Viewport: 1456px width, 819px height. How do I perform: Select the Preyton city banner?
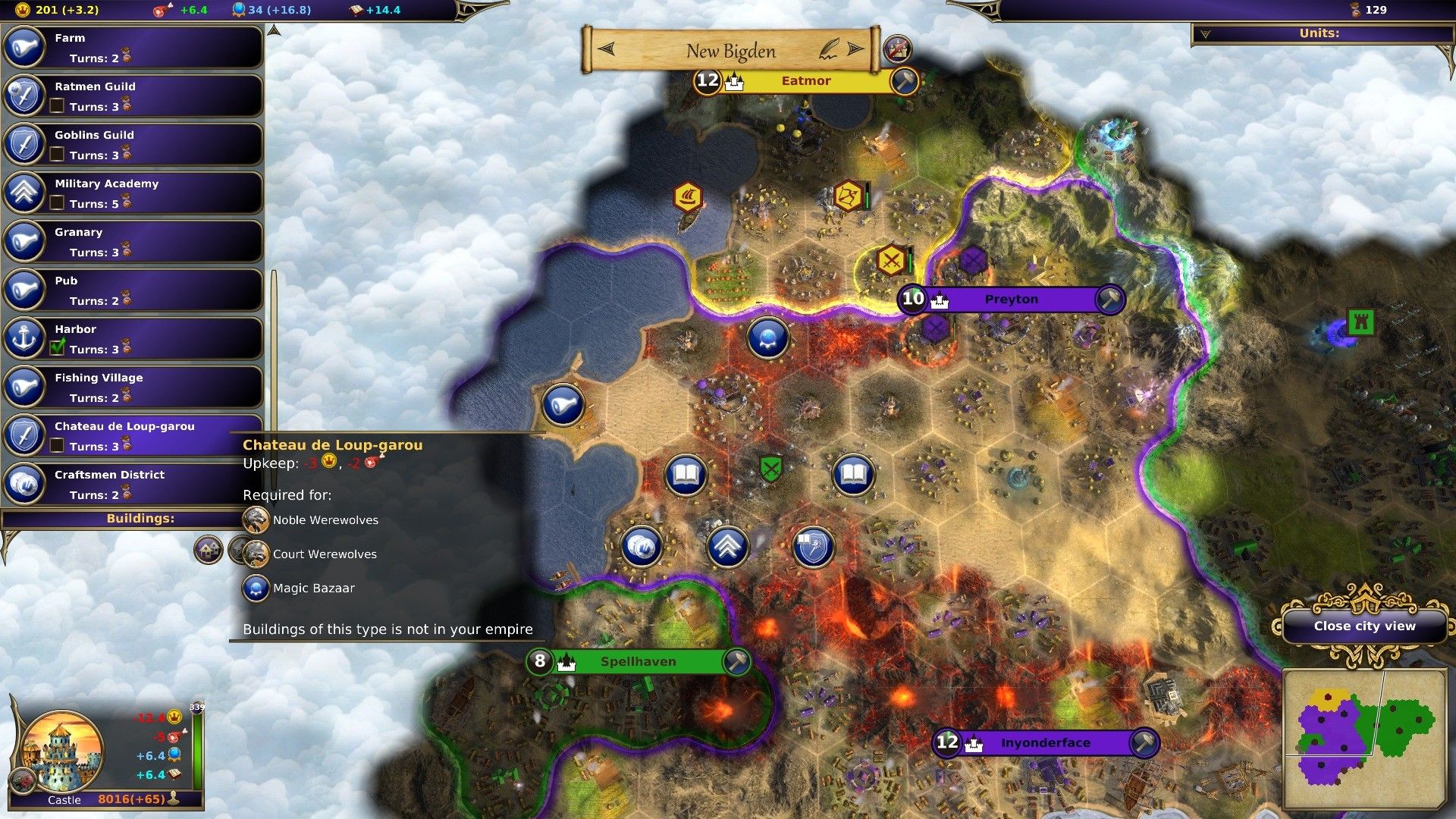coord(1011,300)
